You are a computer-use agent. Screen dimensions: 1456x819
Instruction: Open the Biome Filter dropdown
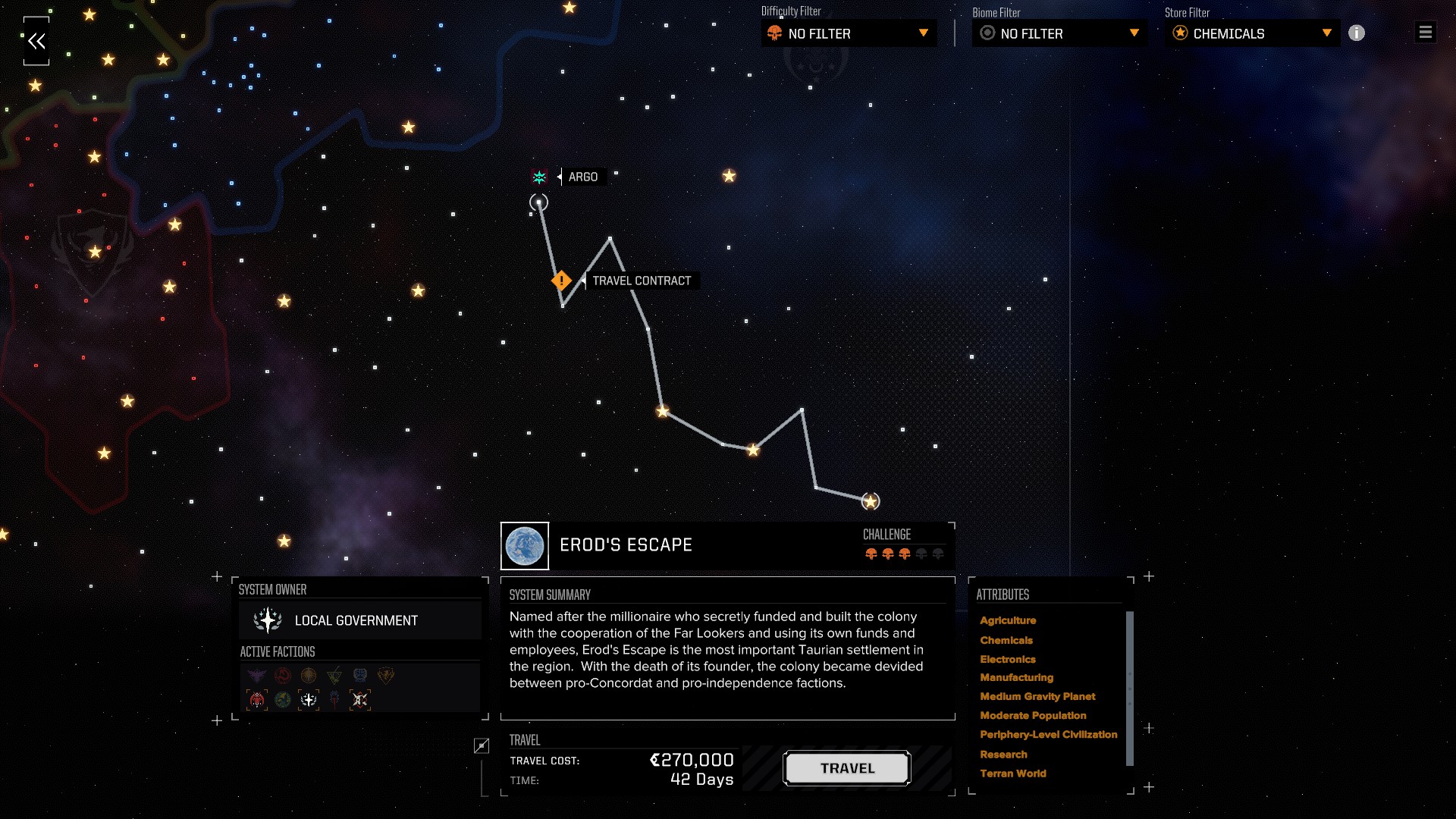click(1059, 33)
